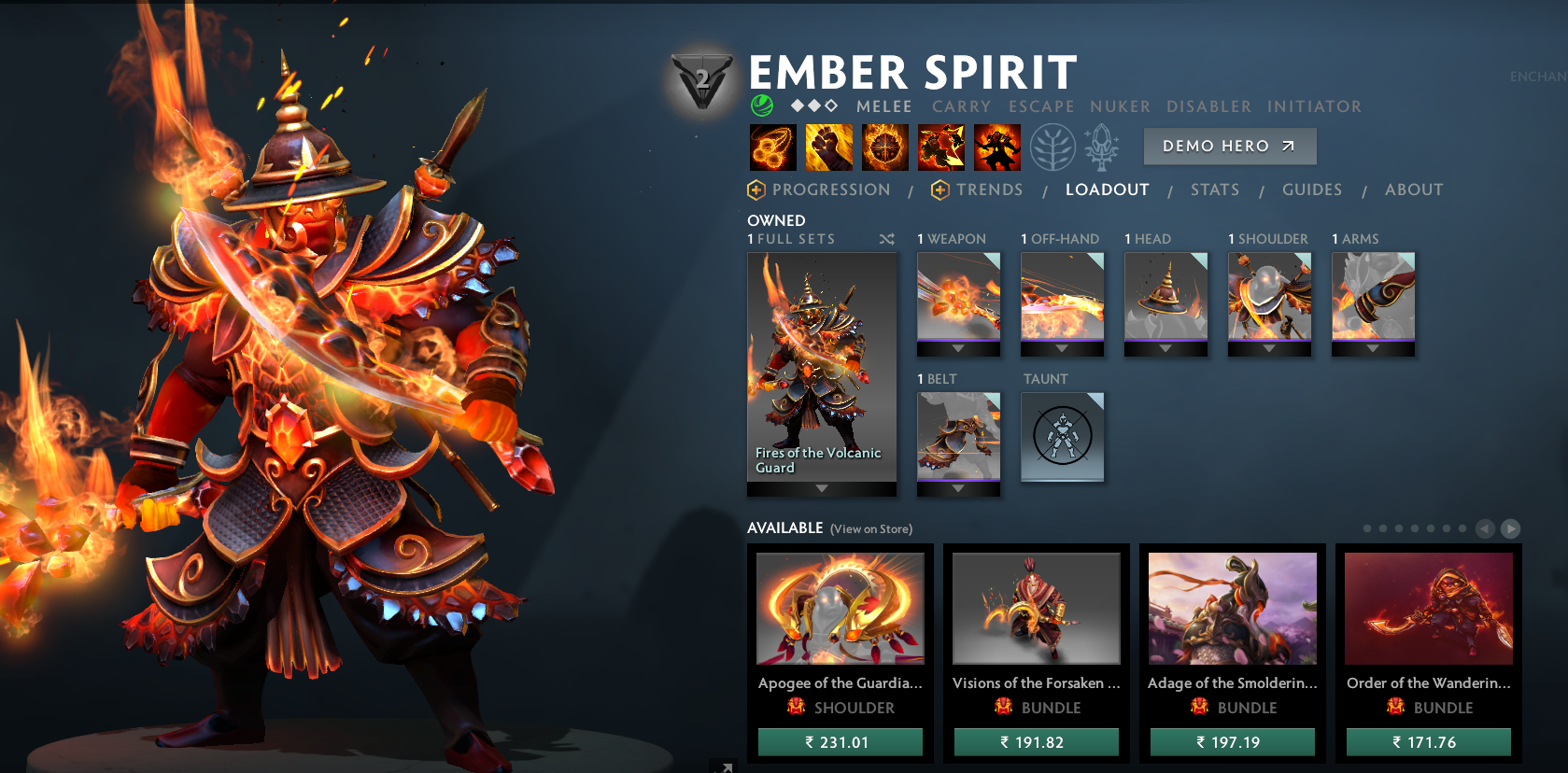Switch to the STATS tab
1568x773 pixels.
pyautogui.click(x=1214, y=190)
